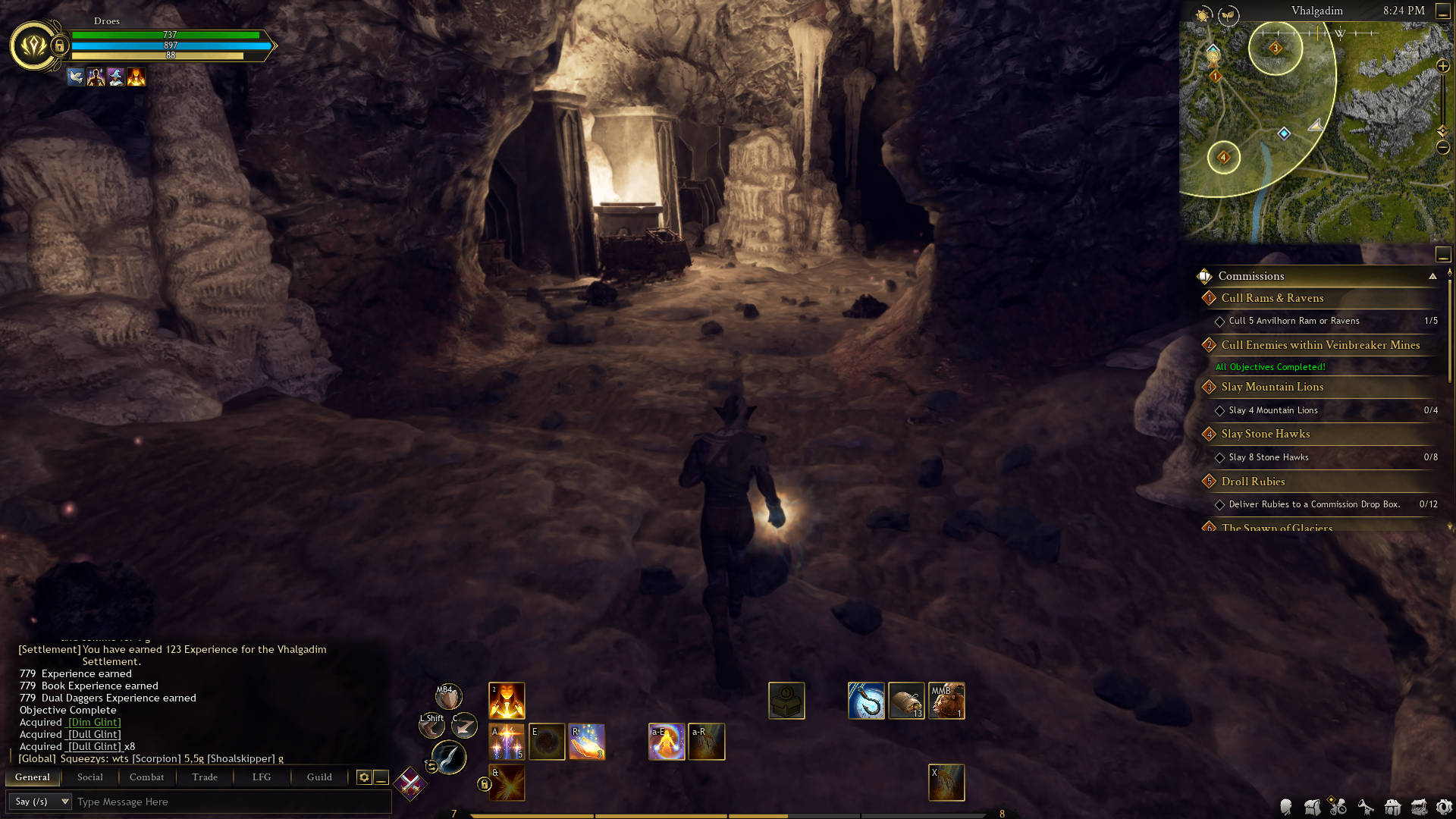
Task: Activate the glowing hand ability on R
Action: tap(587, 742)
